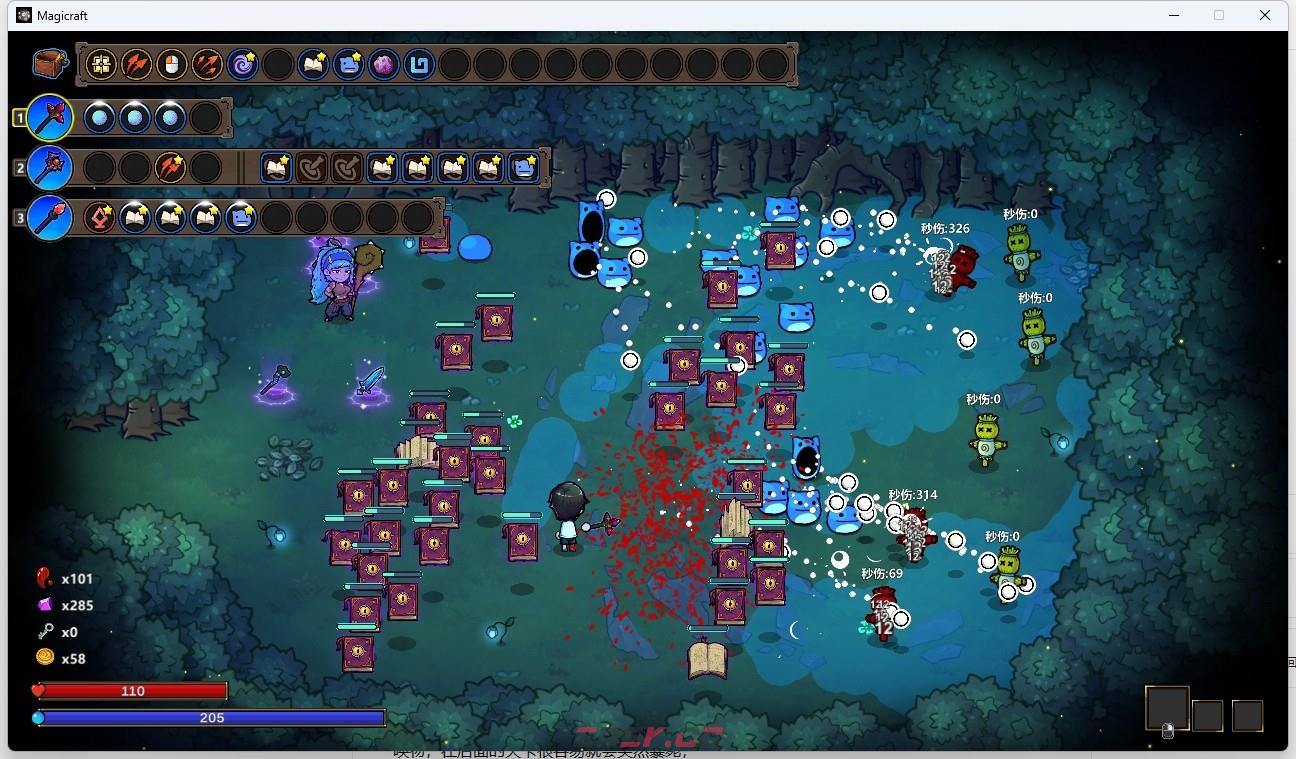The height and width of the screenshot is (759, 1296).
Task: Close the Magicraft window
Action: (1265, 15)
